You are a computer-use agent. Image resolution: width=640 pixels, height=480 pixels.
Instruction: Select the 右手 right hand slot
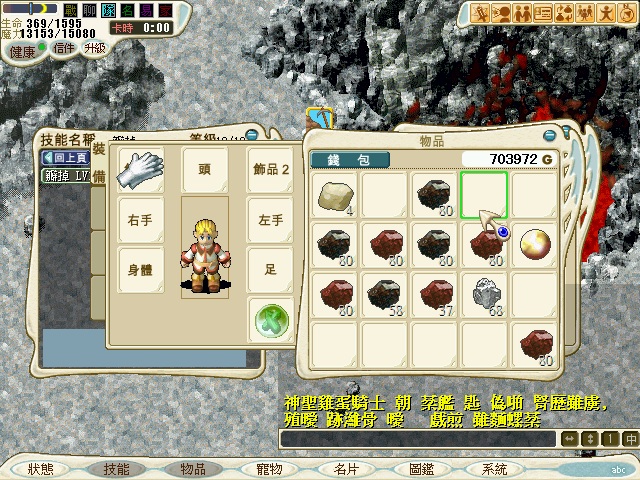(139, 219)
